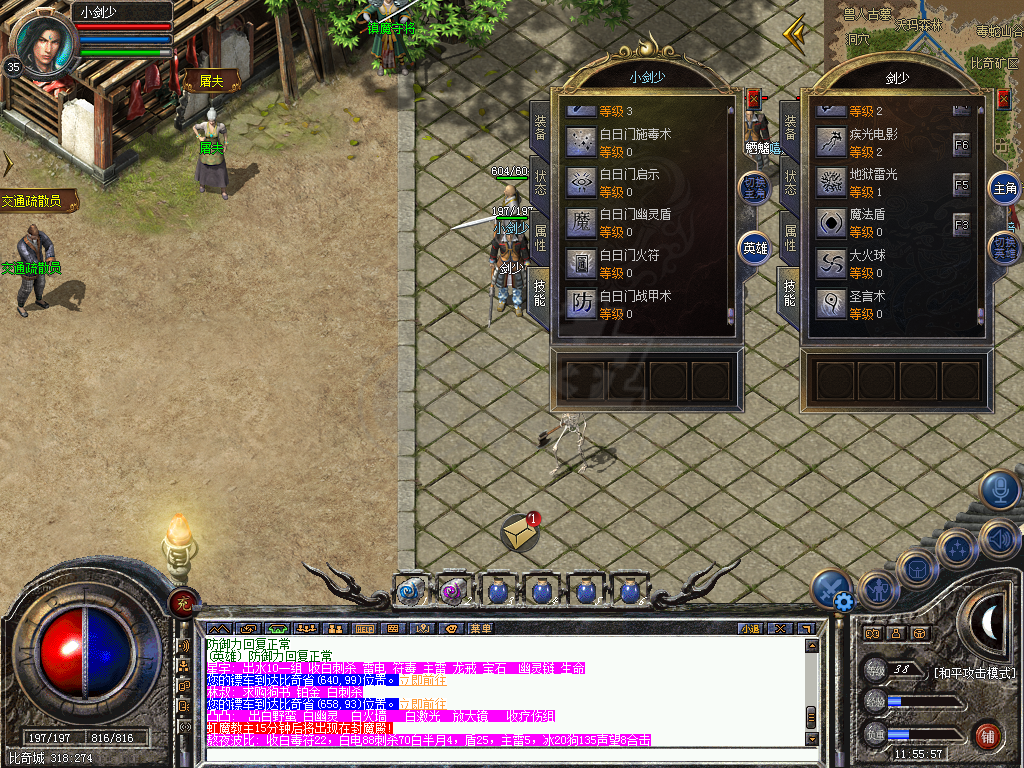Choose the 白日门火符 skill icon
Image resolution: width=1024 pixels, height=768 pixels.
[583, 263]
